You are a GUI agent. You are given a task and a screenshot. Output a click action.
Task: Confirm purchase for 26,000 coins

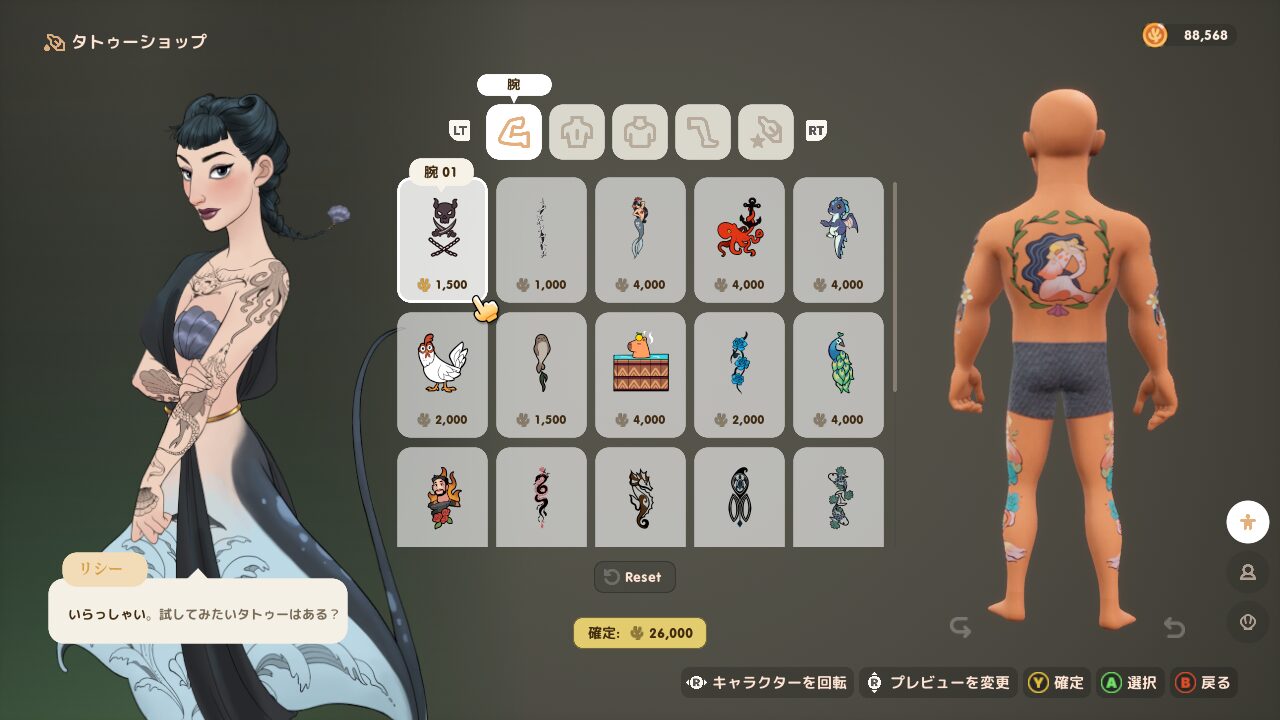pyautogui.click(x=640, y=633)
